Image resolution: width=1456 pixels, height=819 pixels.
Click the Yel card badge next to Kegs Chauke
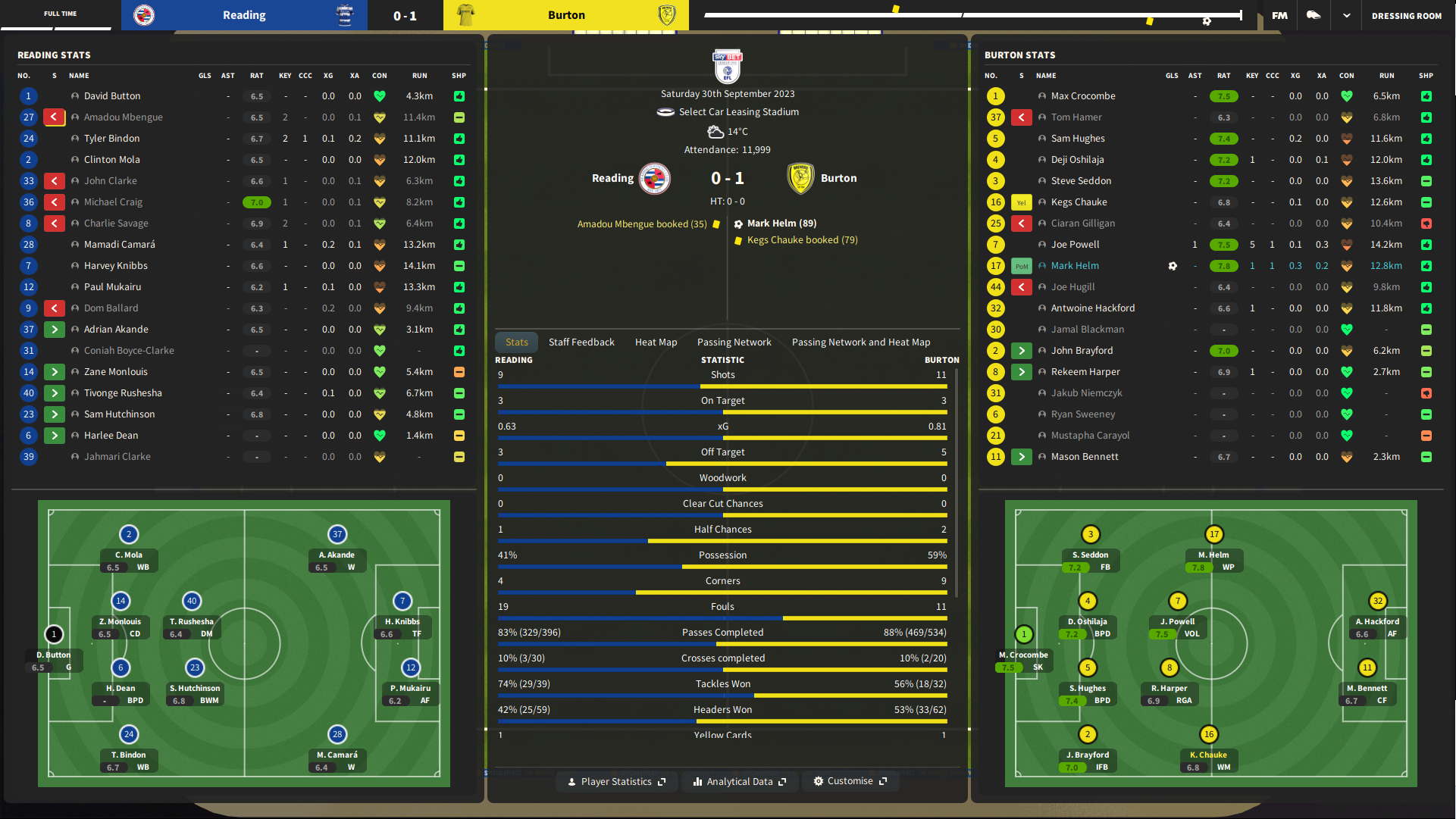click(1022, 202)
